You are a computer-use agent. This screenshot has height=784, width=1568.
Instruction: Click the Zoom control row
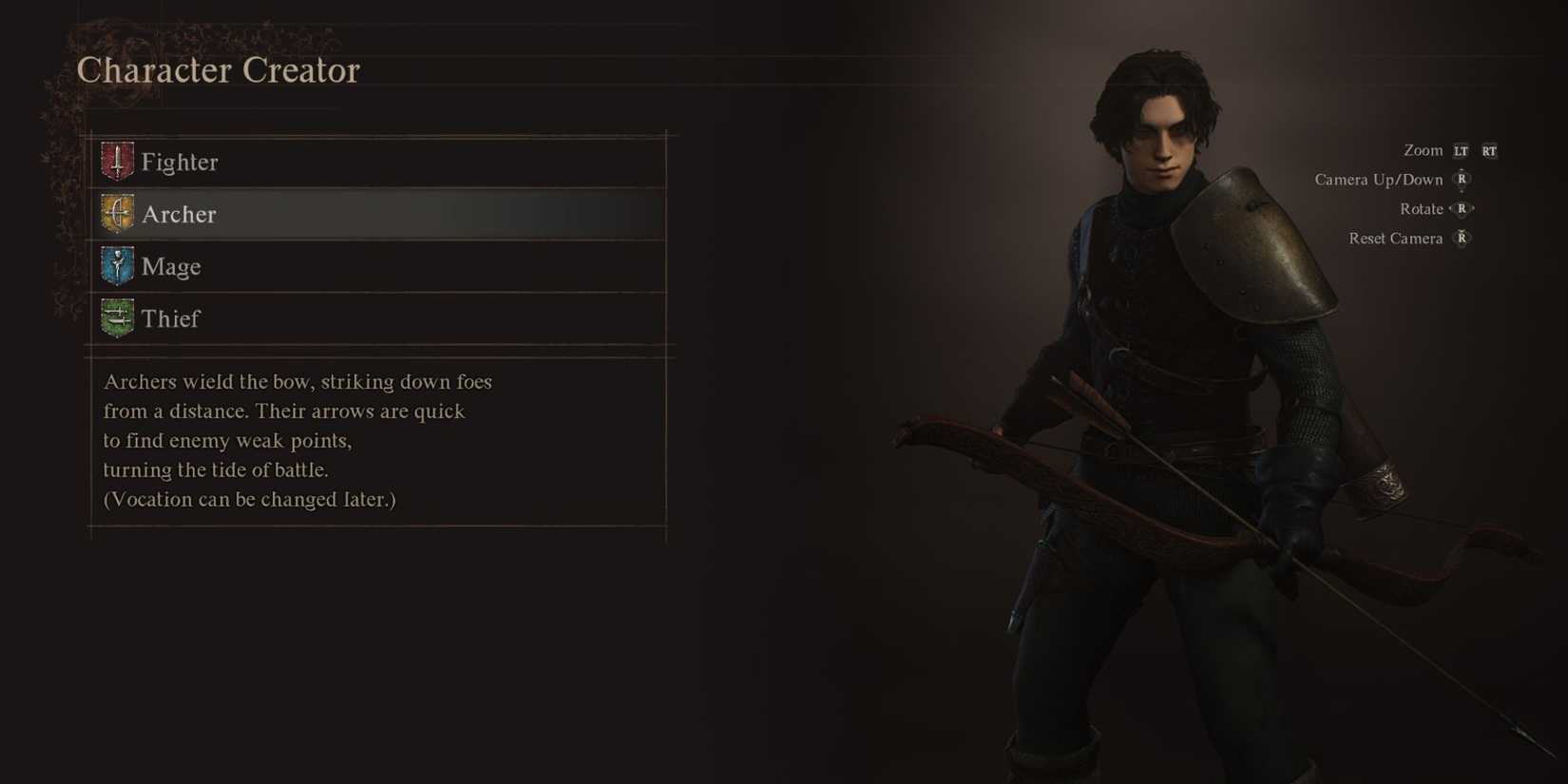(x=1423, y=150)
